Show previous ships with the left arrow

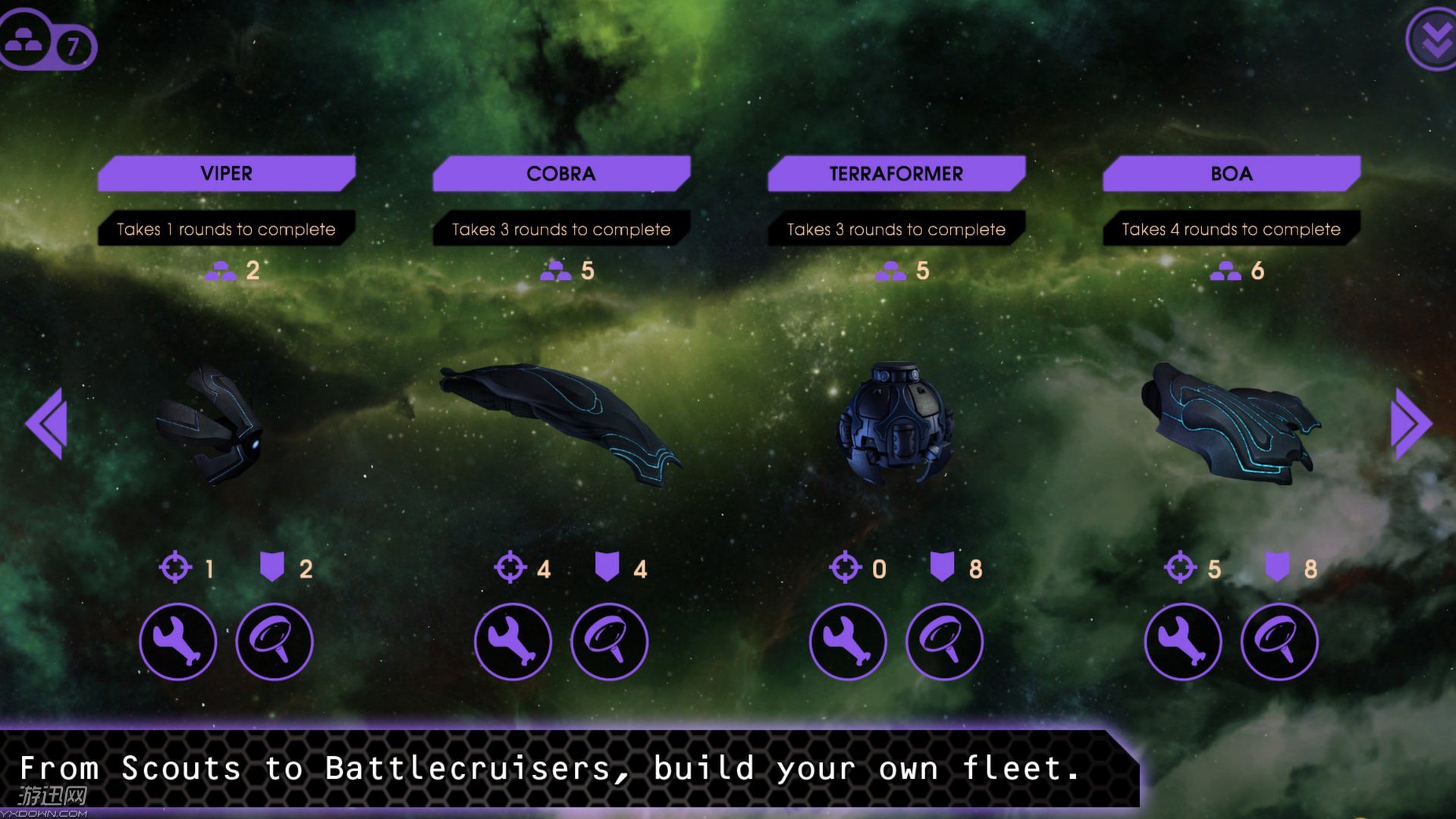point(47,423)
